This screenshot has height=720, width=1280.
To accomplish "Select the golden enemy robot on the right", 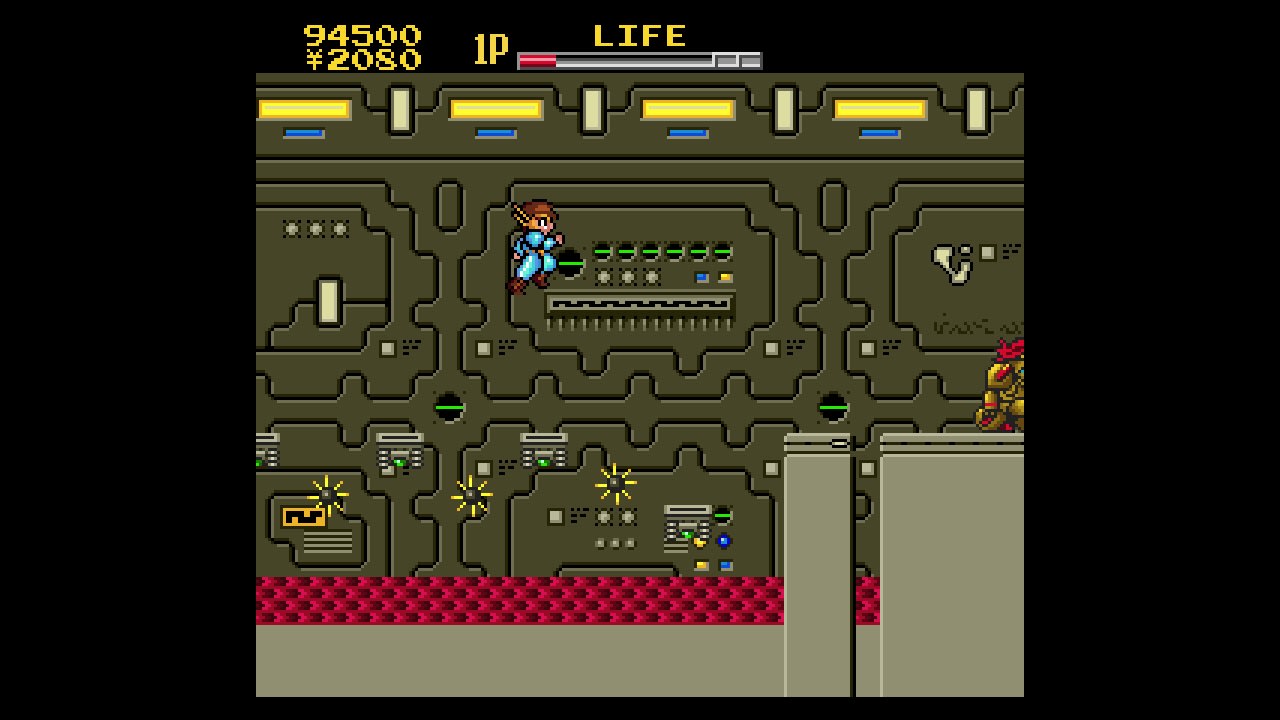I will click(x=1000, y=390).
